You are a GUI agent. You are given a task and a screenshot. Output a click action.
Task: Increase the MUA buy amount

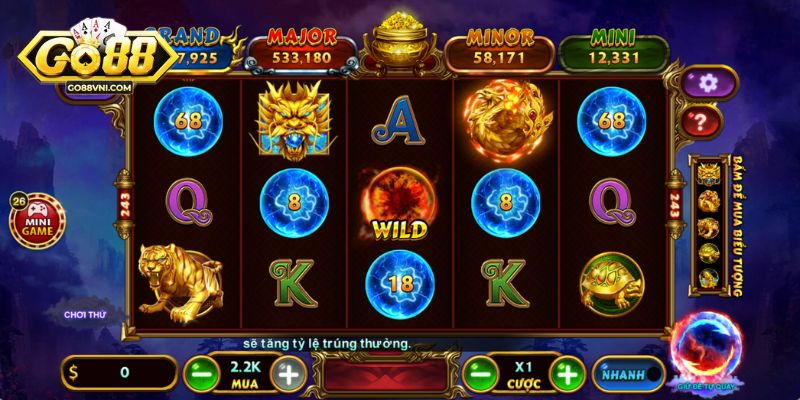(x=289, y=375)
